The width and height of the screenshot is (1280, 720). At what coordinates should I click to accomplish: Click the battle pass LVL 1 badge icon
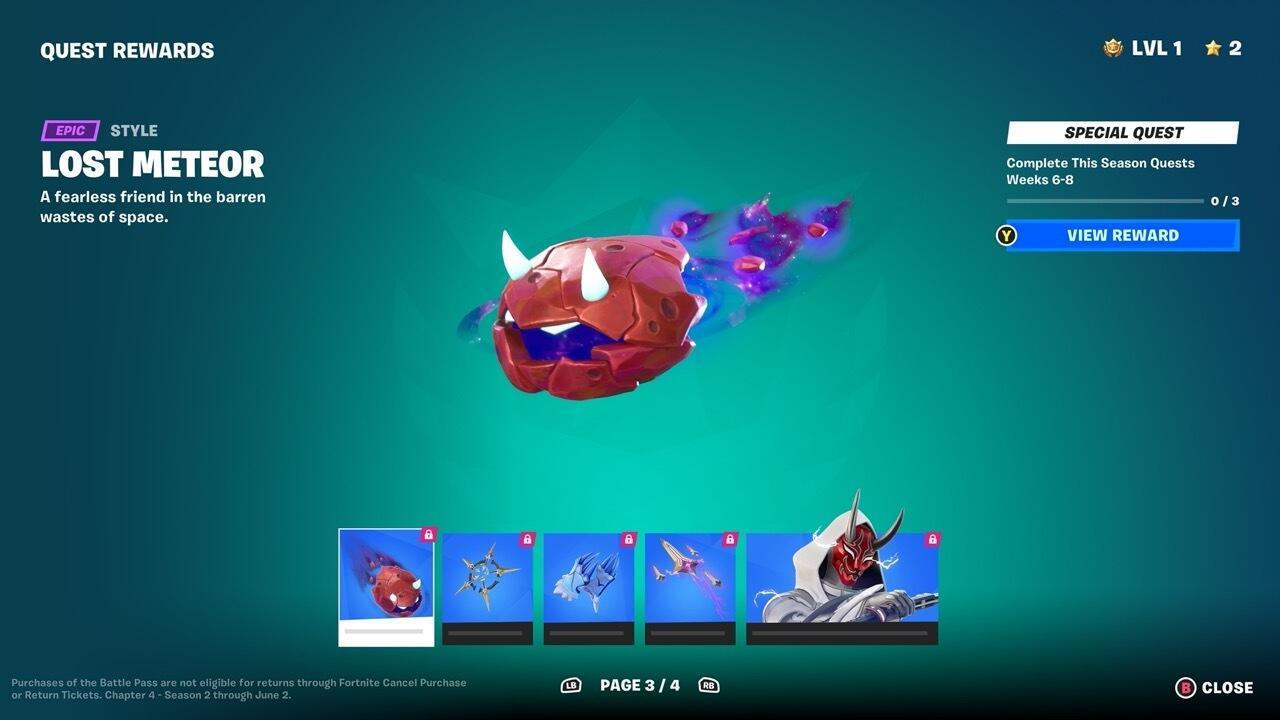[x=1113, y=47]
